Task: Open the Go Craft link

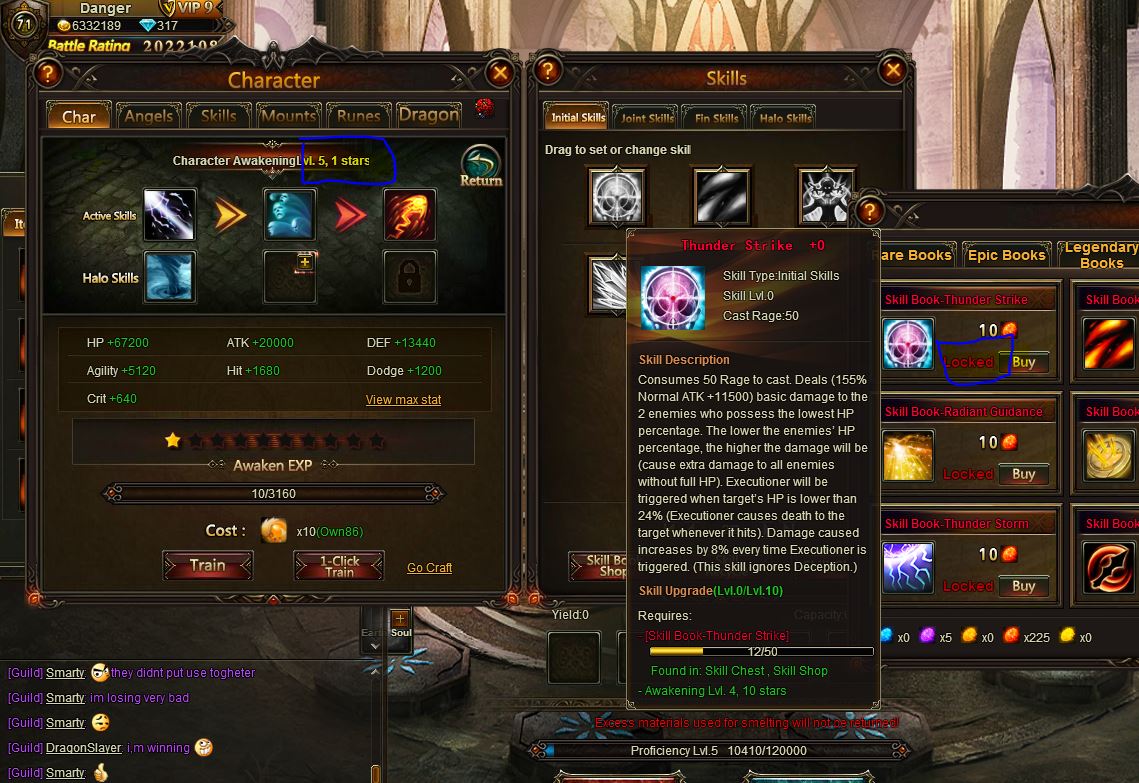Action: [x=429, y=568]
